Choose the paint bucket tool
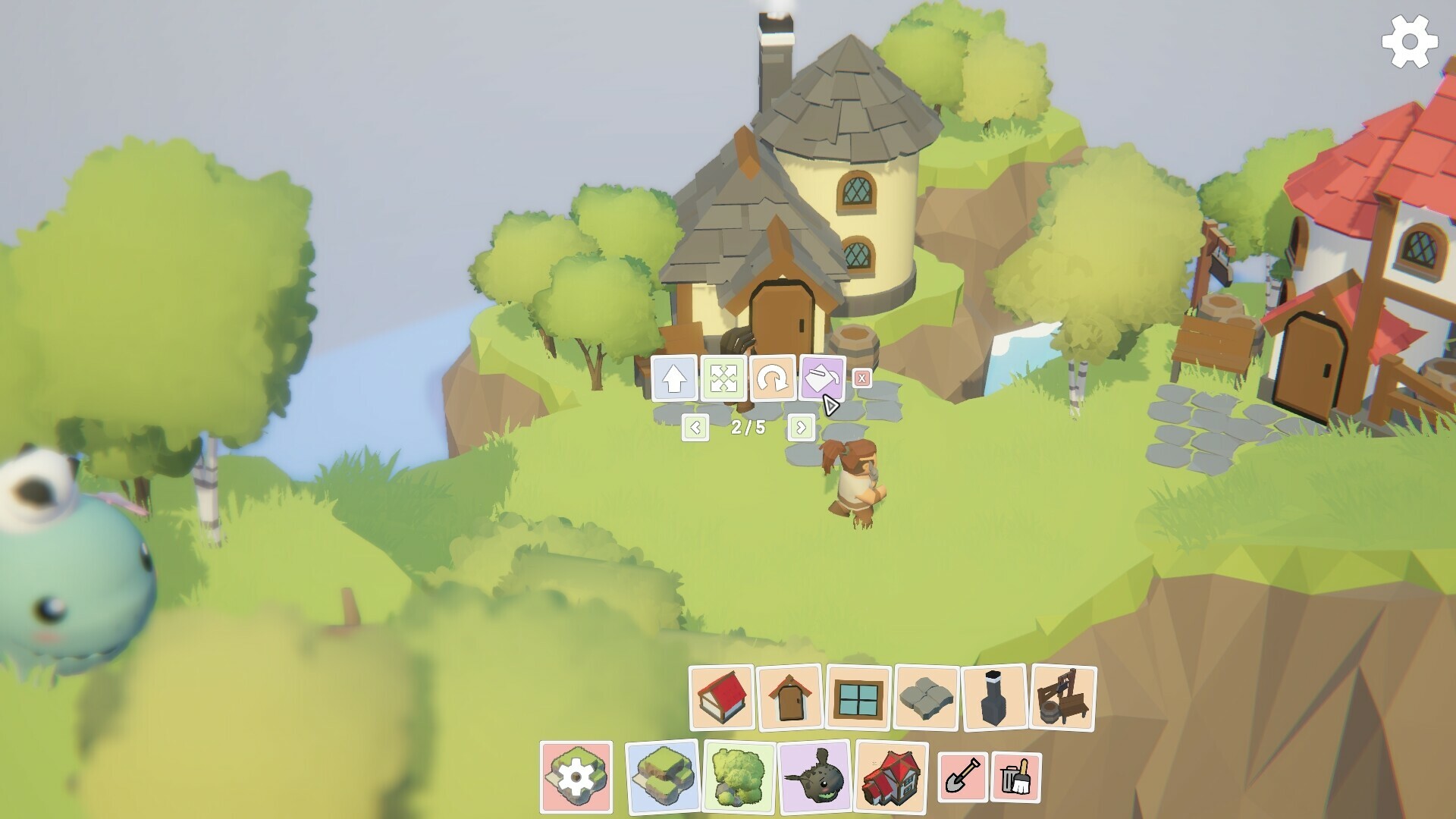 pyautogui.click(x=822, y=376)
